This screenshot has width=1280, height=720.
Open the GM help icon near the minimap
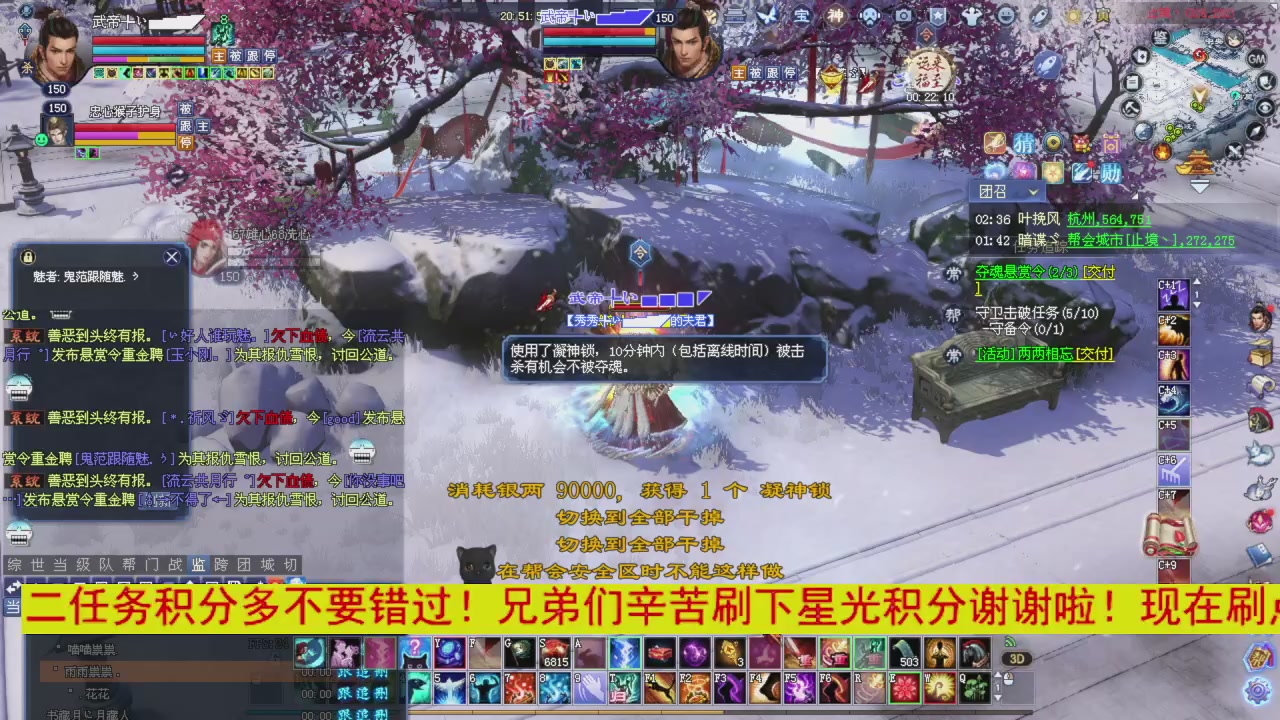1255,59
